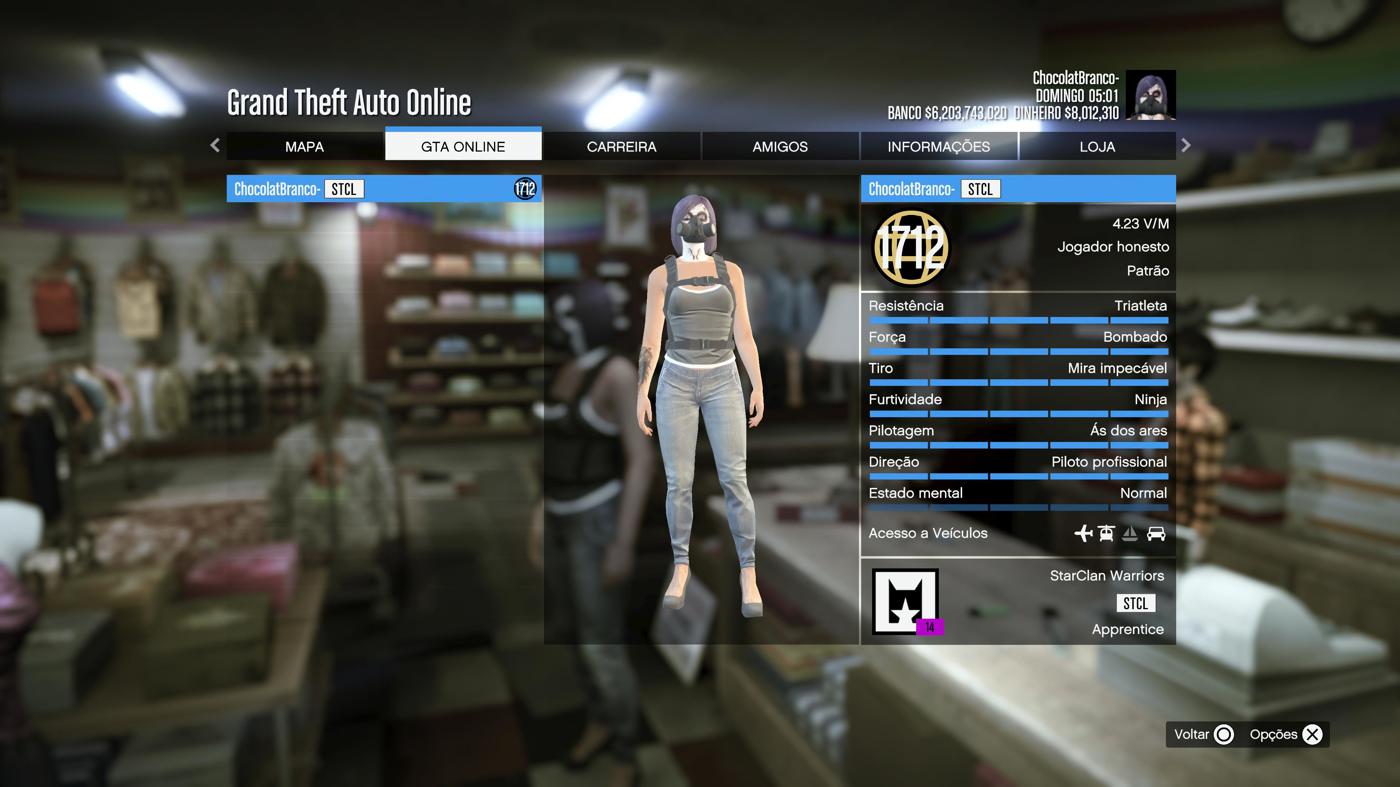The image size is (1400, 787).
Task: Click the StarClan Warriors crew emblem
Action: (905, 601)
